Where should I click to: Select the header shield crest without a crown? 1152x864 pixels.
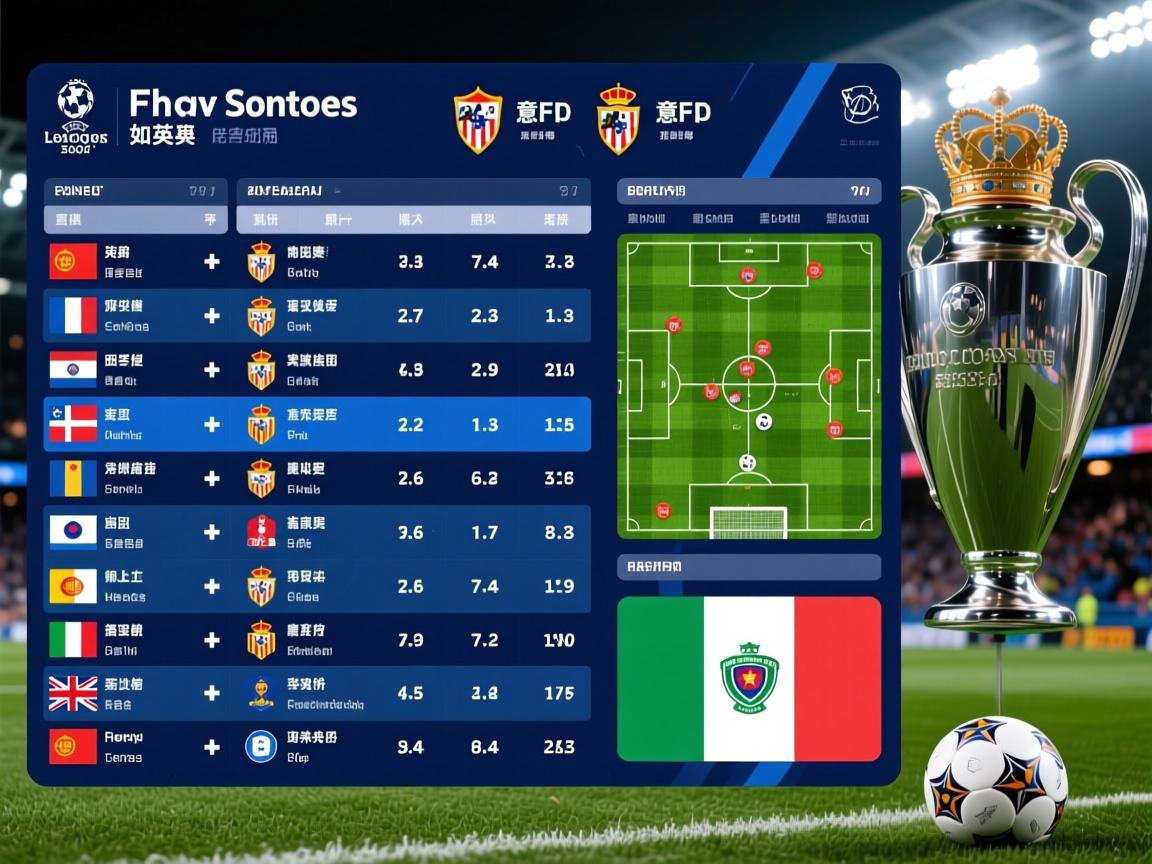point(478,120)
